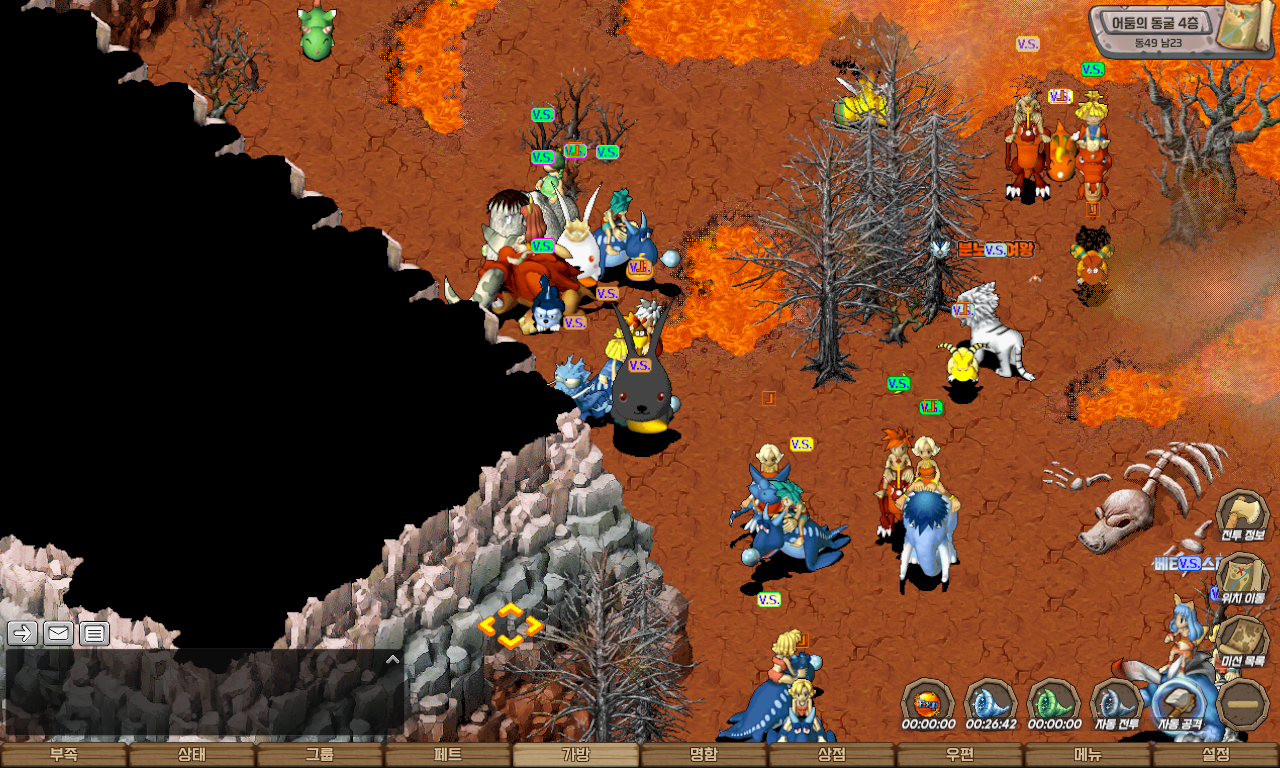Expand the chat window with the up arrow
This screenshot has width=1280, height=768.
tap(393, 660)
